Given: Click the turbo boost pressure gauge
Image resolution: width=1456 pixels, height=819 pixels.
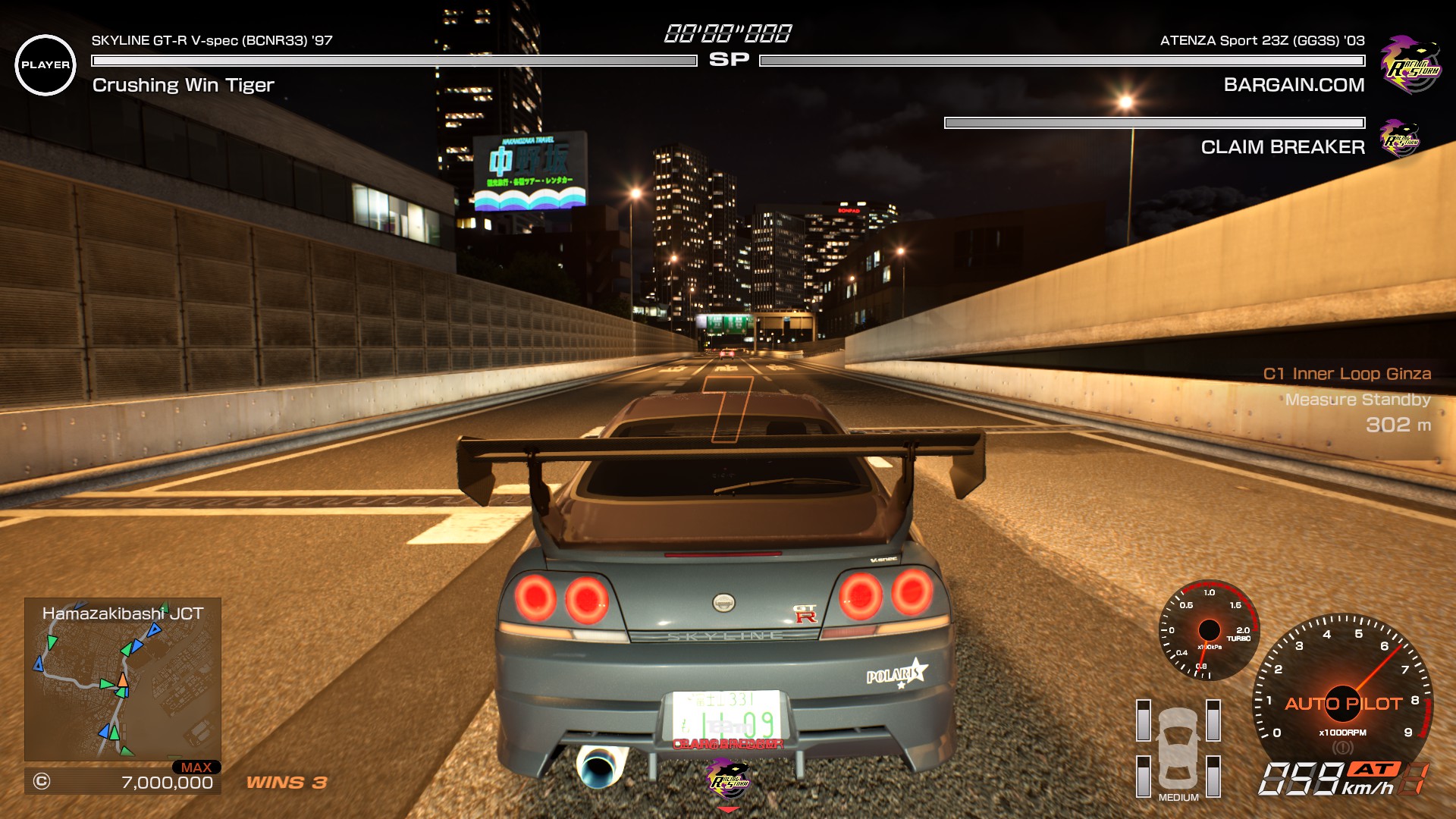Looking at the screenshot, I should pos(1209,630).
